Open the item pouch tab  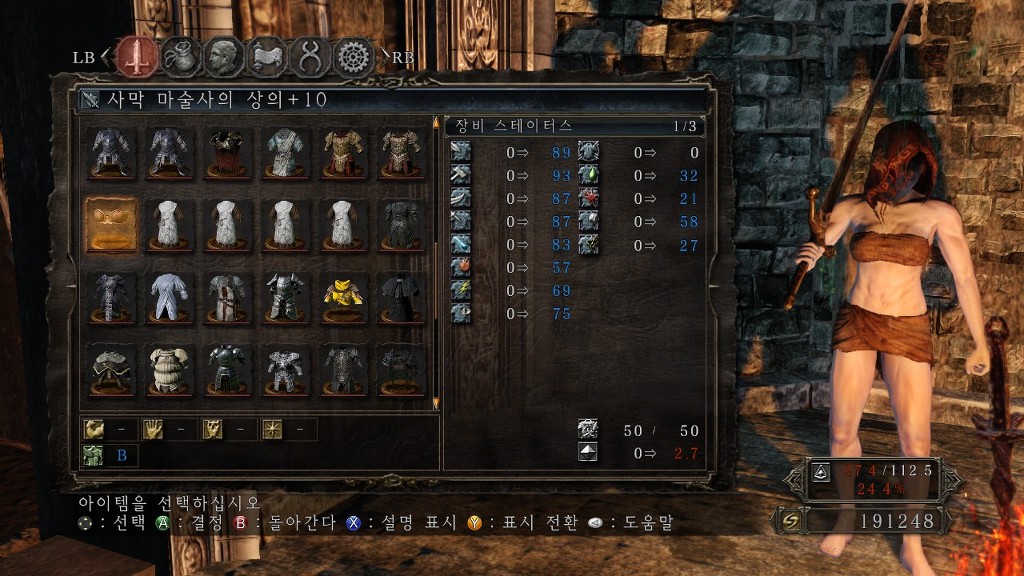179,56
